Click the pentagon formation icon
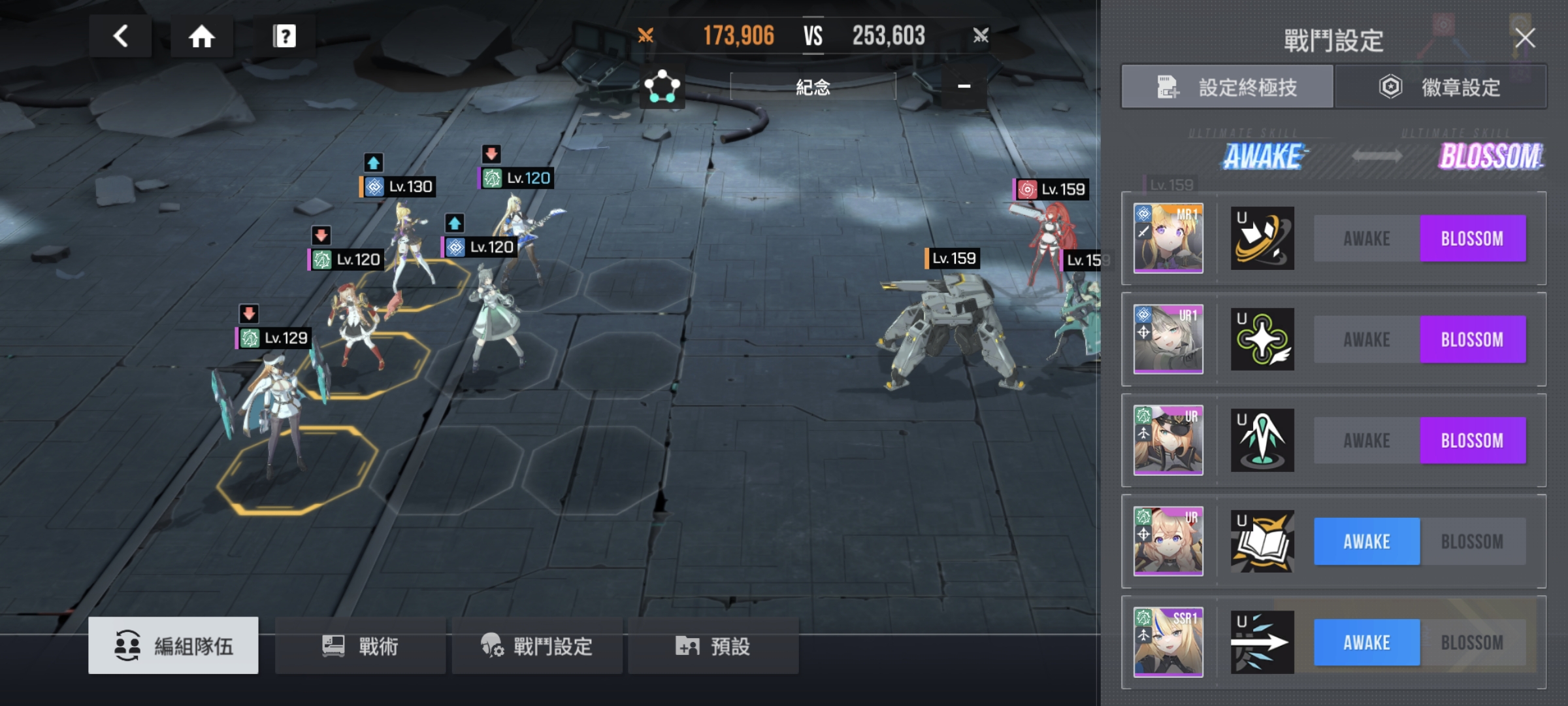The width and height of the screenshot is (1568, 706). click(662, 86)
